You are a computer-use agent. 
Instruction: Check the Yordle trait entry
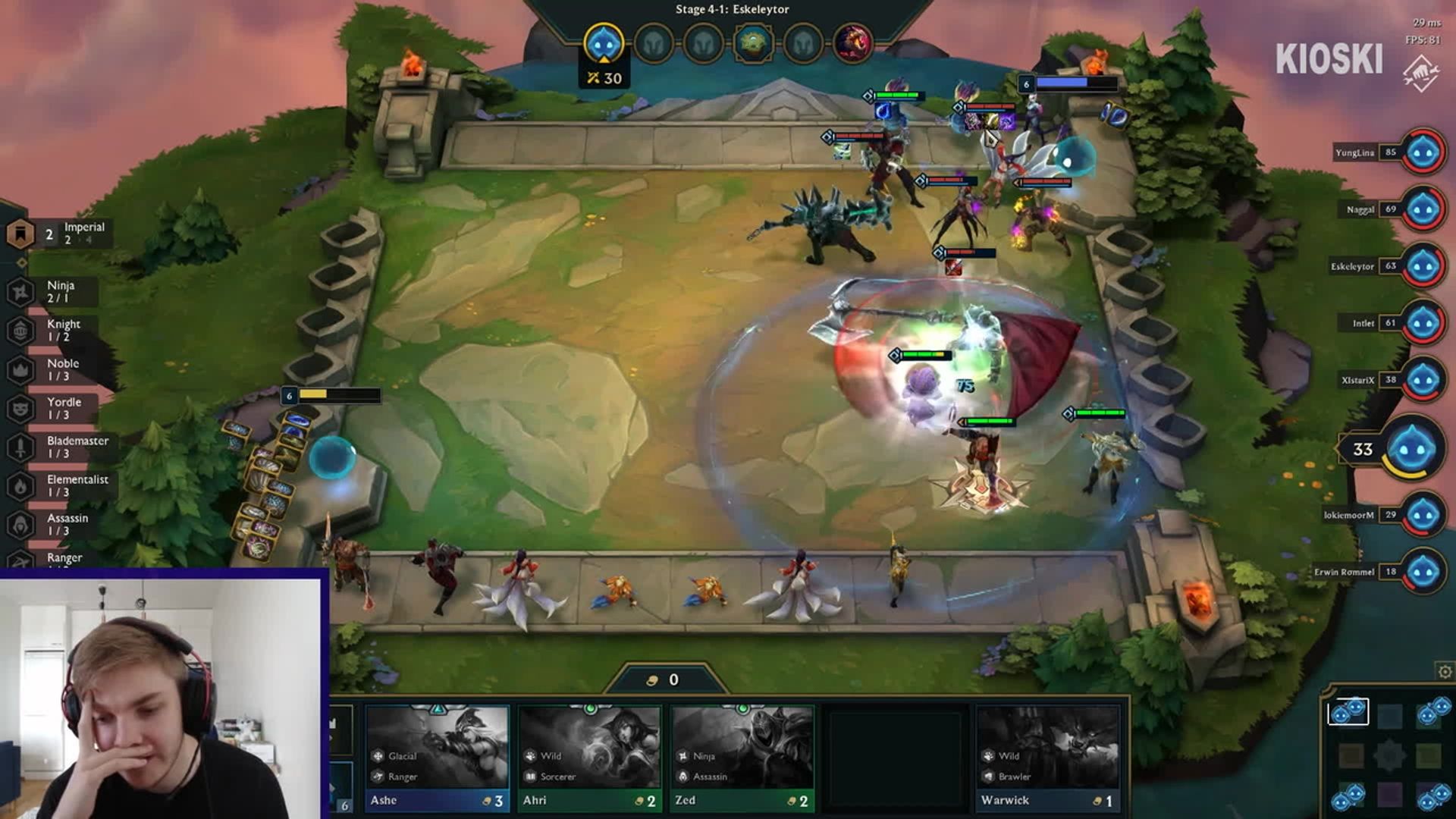tap(53, 409)
